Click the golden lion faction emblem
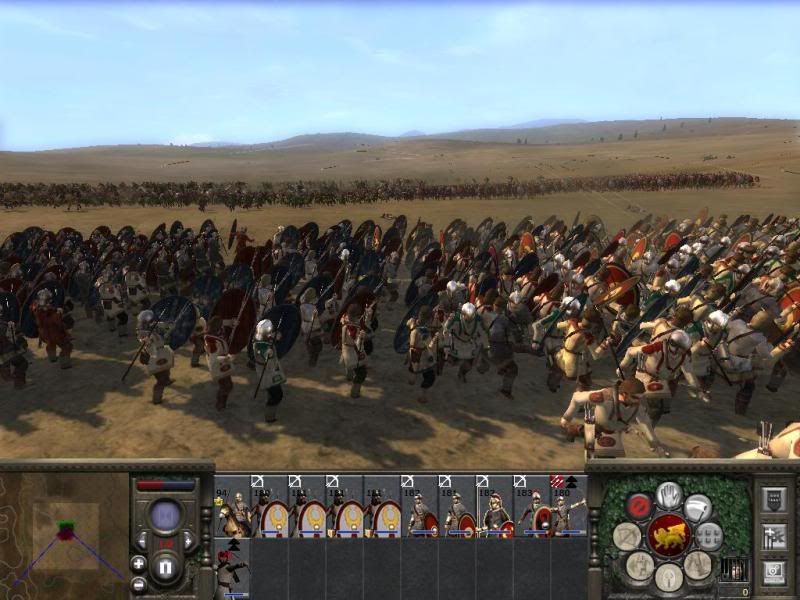 [x=668, y=536]
